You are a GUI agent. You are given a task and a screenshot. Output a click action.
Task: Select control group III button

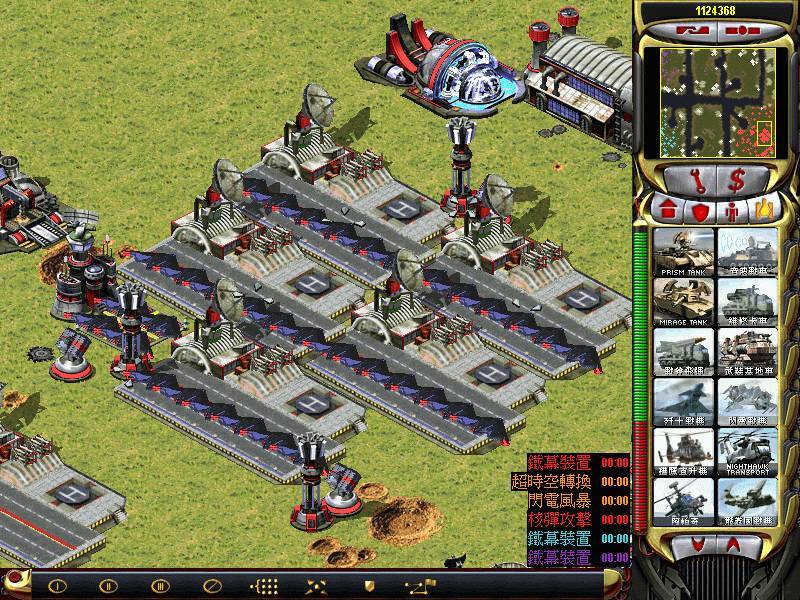click(x=159, y=585)
